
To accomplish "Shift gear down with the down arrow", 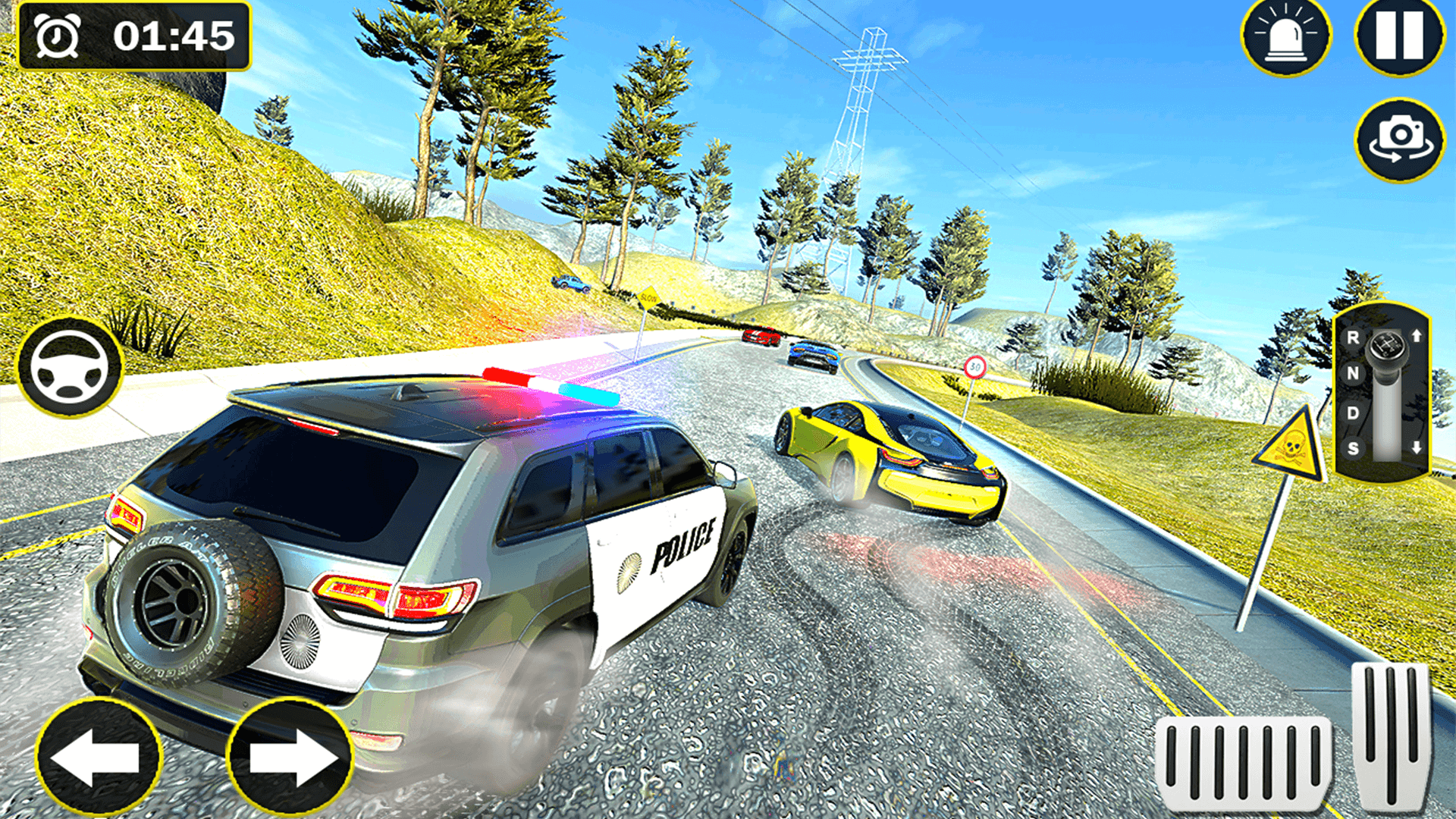I will 1417,447.
